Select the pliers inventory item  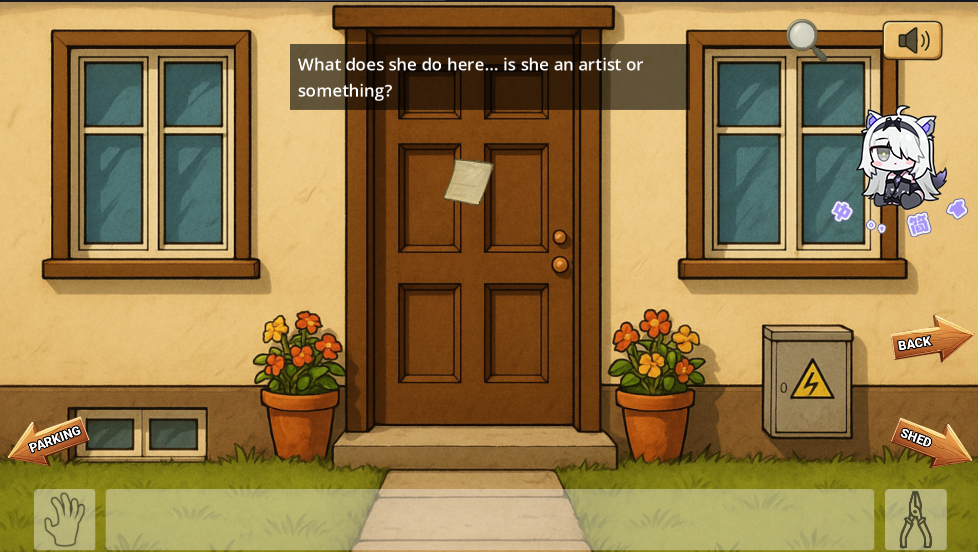click(x=915, y=519)
